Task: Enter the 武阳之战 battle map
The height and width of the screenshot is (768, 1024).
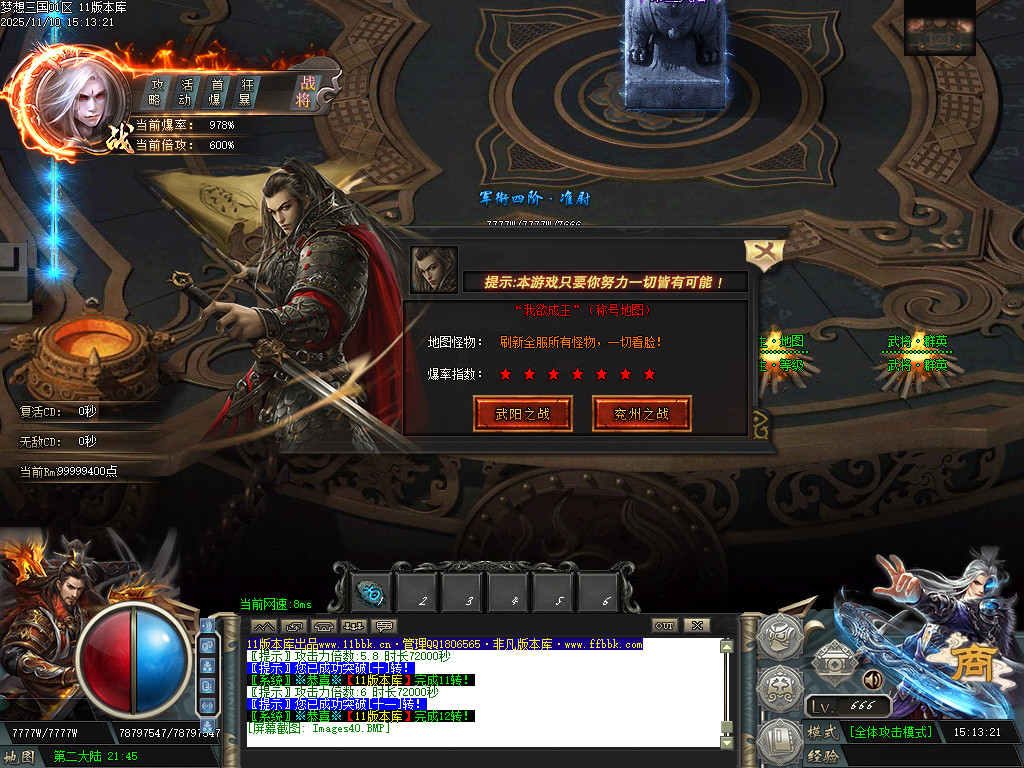Action: 523,413
